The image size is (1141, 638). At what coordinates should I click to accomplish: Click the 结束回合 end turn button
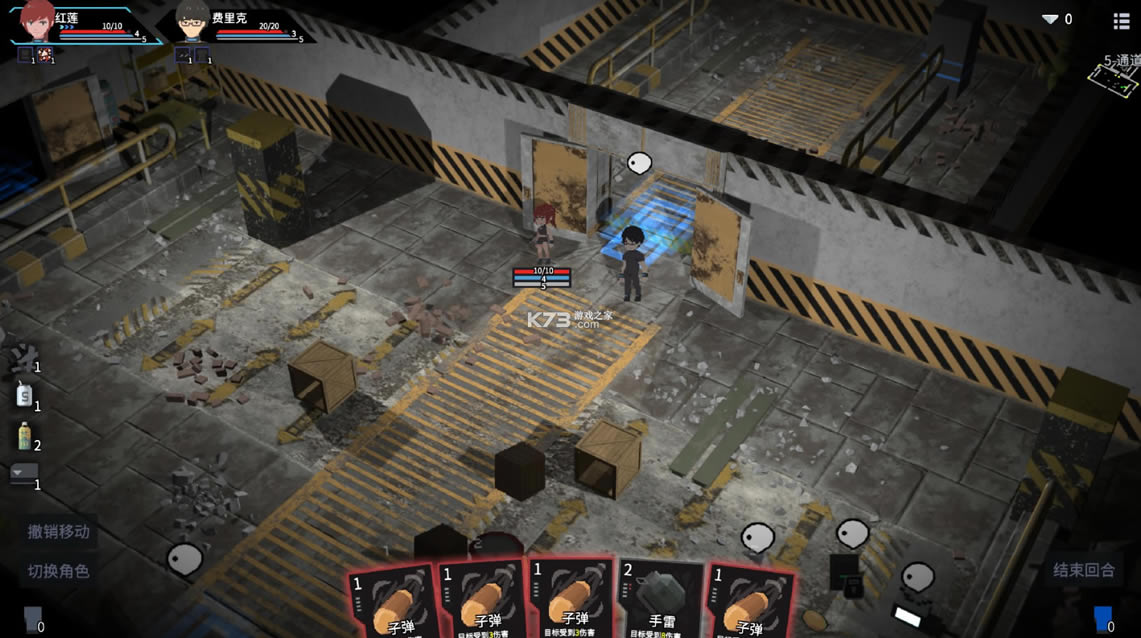coord(1083,570)
